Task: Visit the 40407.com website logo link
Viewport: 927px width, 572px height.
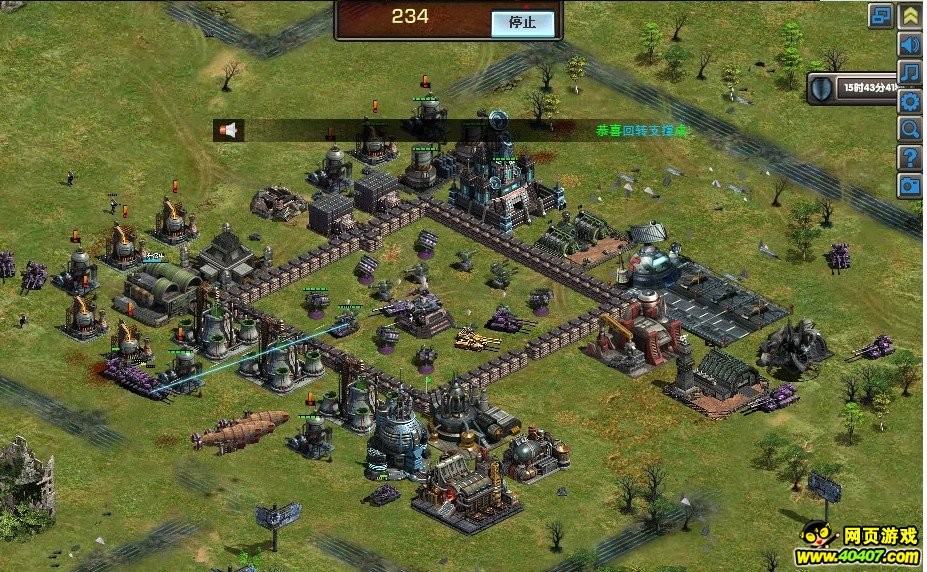Action: point(858,545)
